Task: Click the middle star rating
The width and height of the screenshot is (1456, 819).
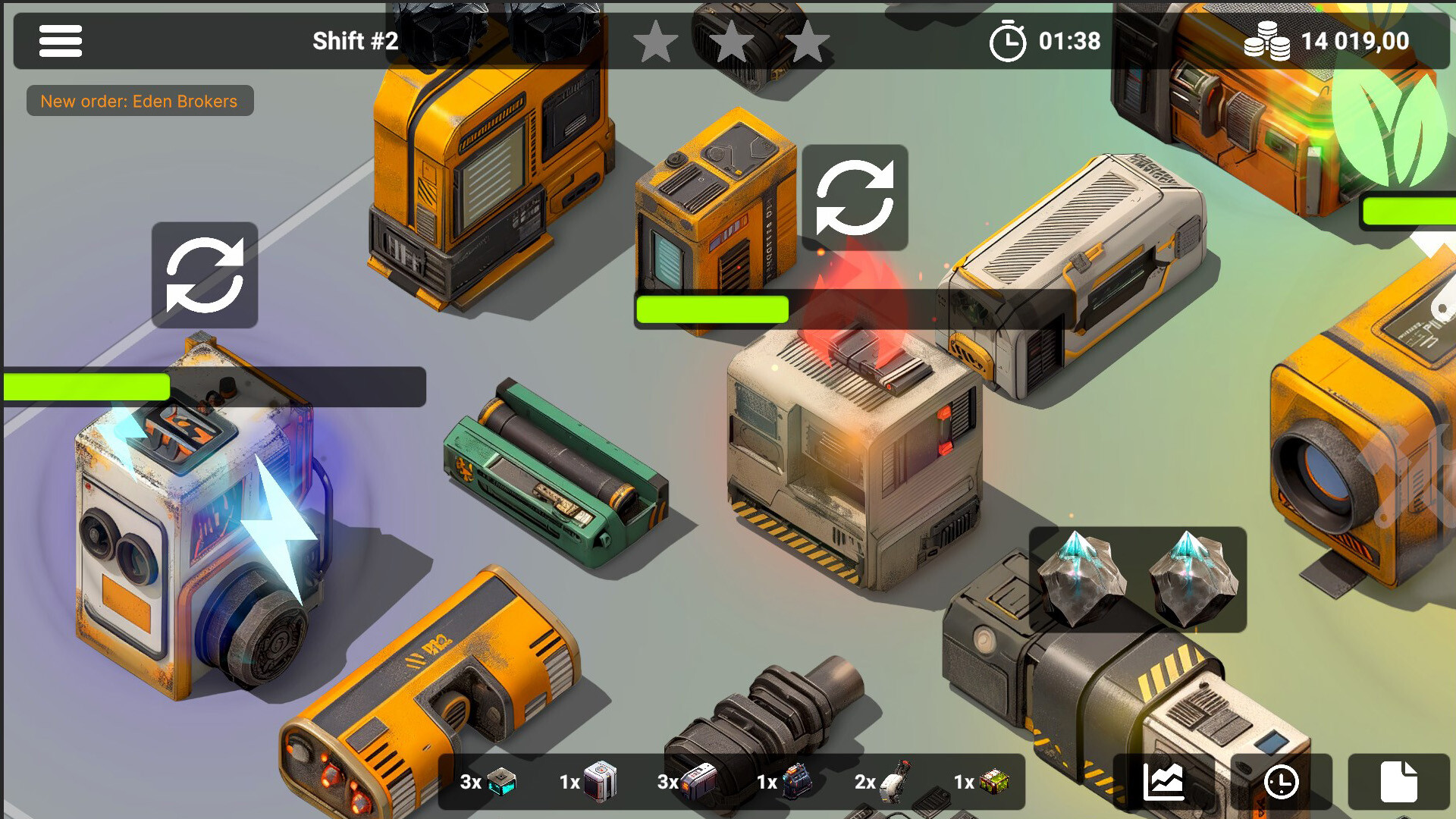Action: coord(732,43)
